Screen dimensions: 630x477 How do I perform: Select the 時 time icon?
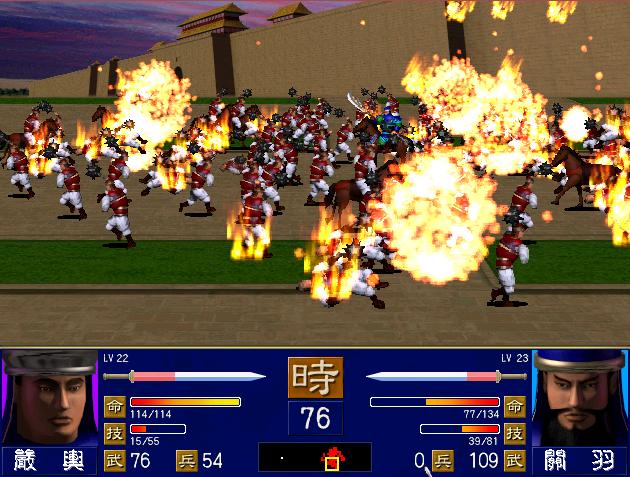tap(315, 378)
